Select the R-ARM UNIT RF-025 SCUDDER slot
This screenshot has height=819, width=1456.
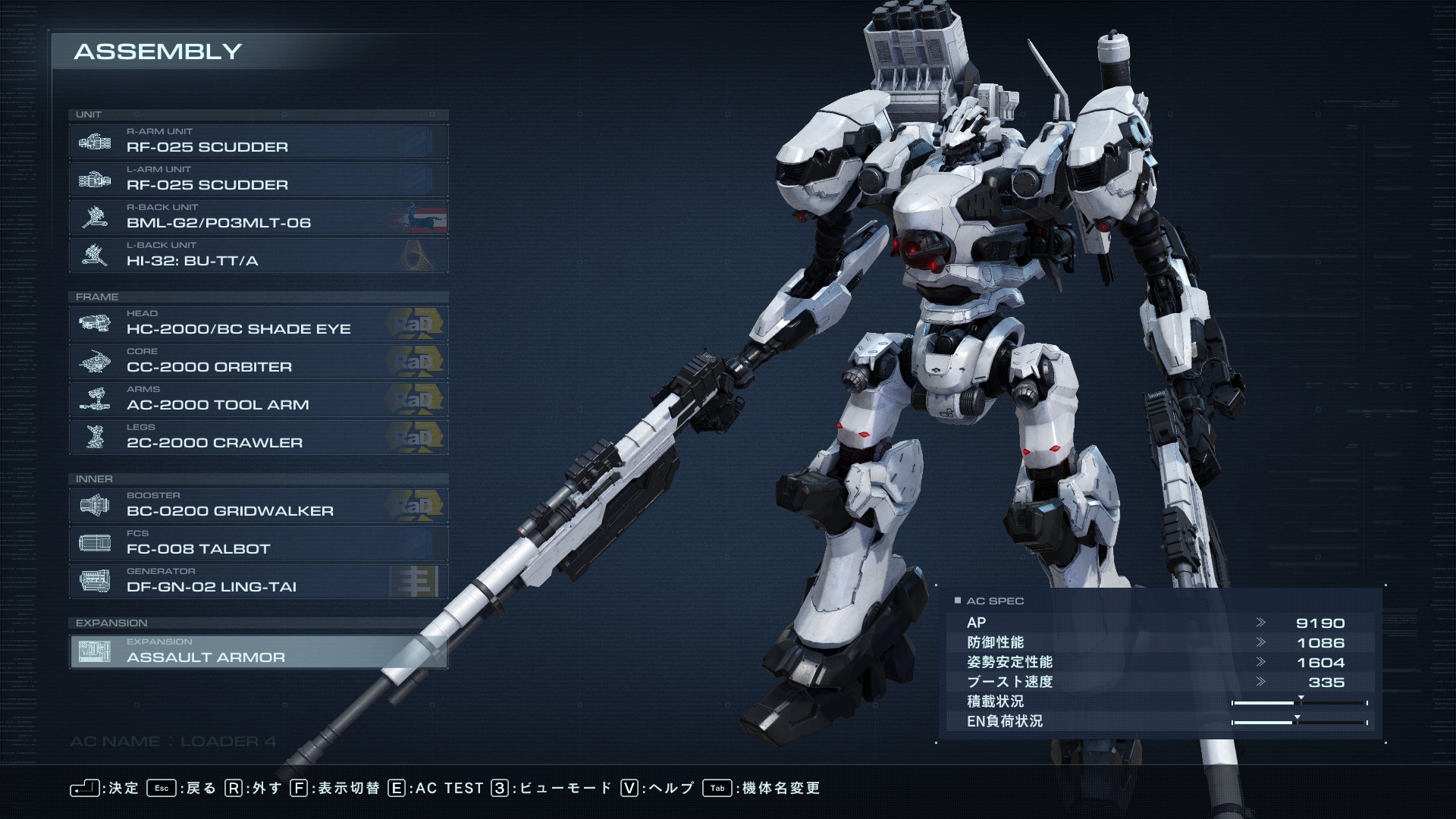tap(258, 141)
